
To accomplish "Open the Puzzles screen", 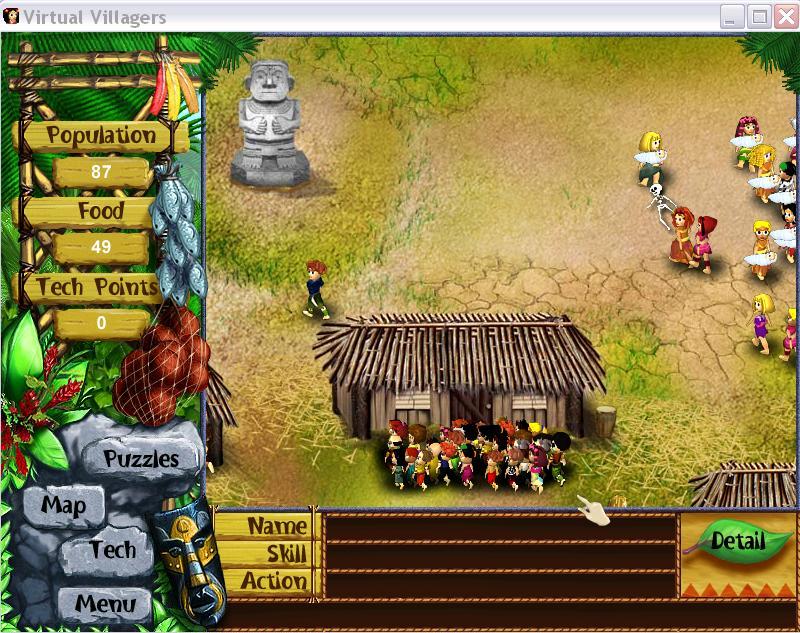I will (x=141, y=459).
